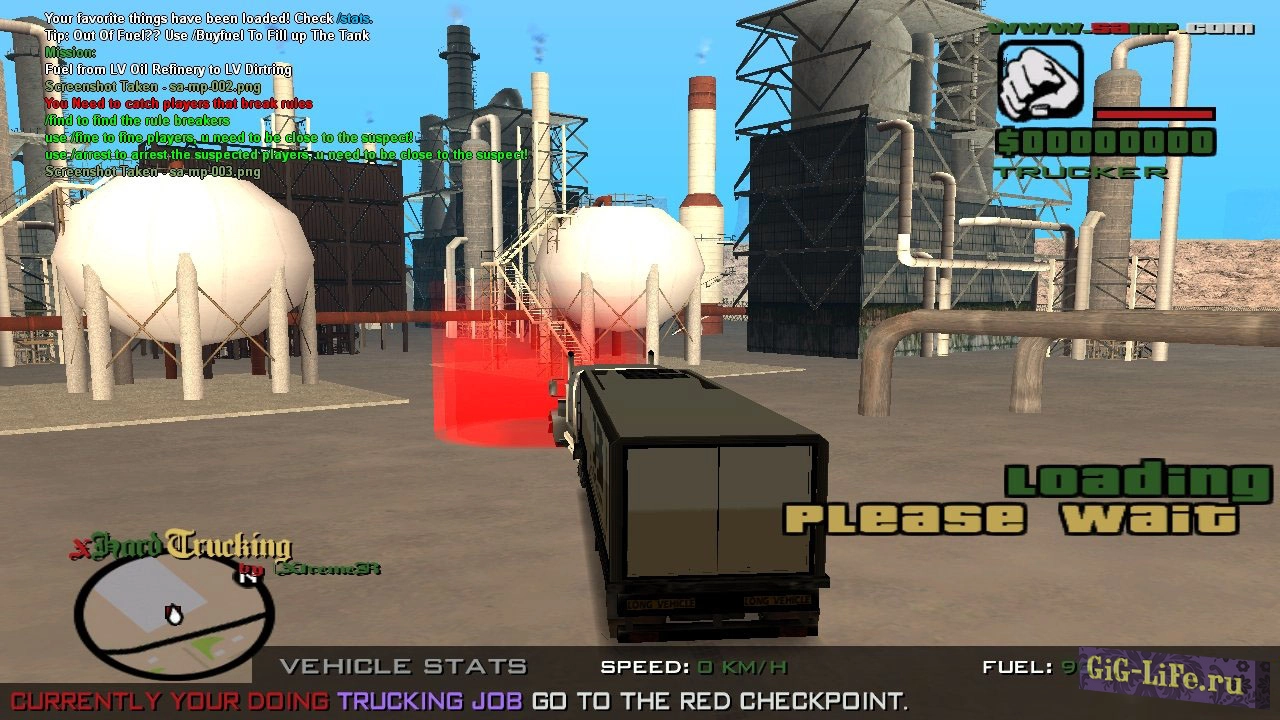Screen dimensions: 1280x720
Task: Click the /Buyfuel tip link in chat
Action: pyautogui.click(x=220, y=34)
